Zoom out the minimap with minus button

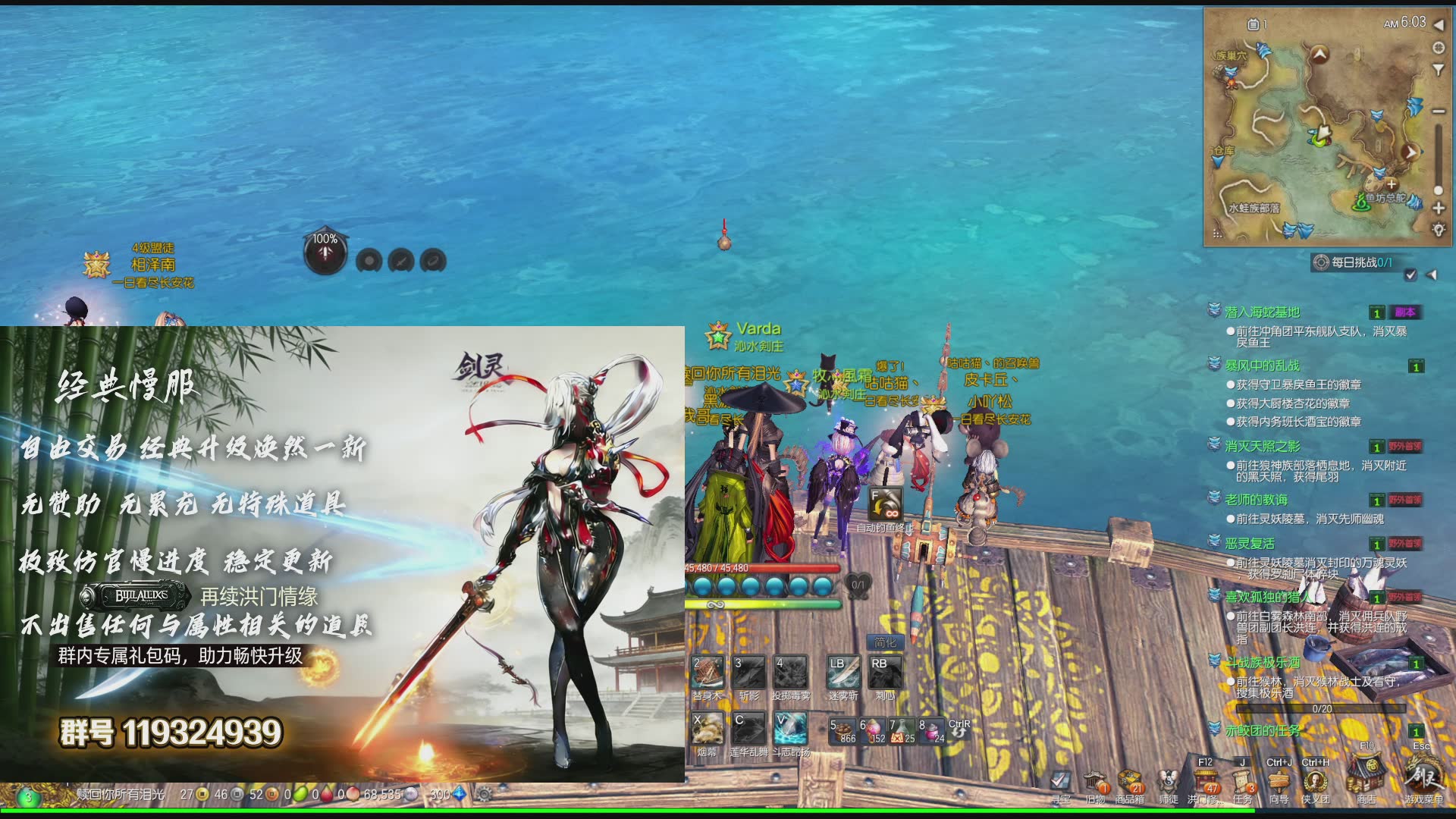click(x=1438, y=111)
